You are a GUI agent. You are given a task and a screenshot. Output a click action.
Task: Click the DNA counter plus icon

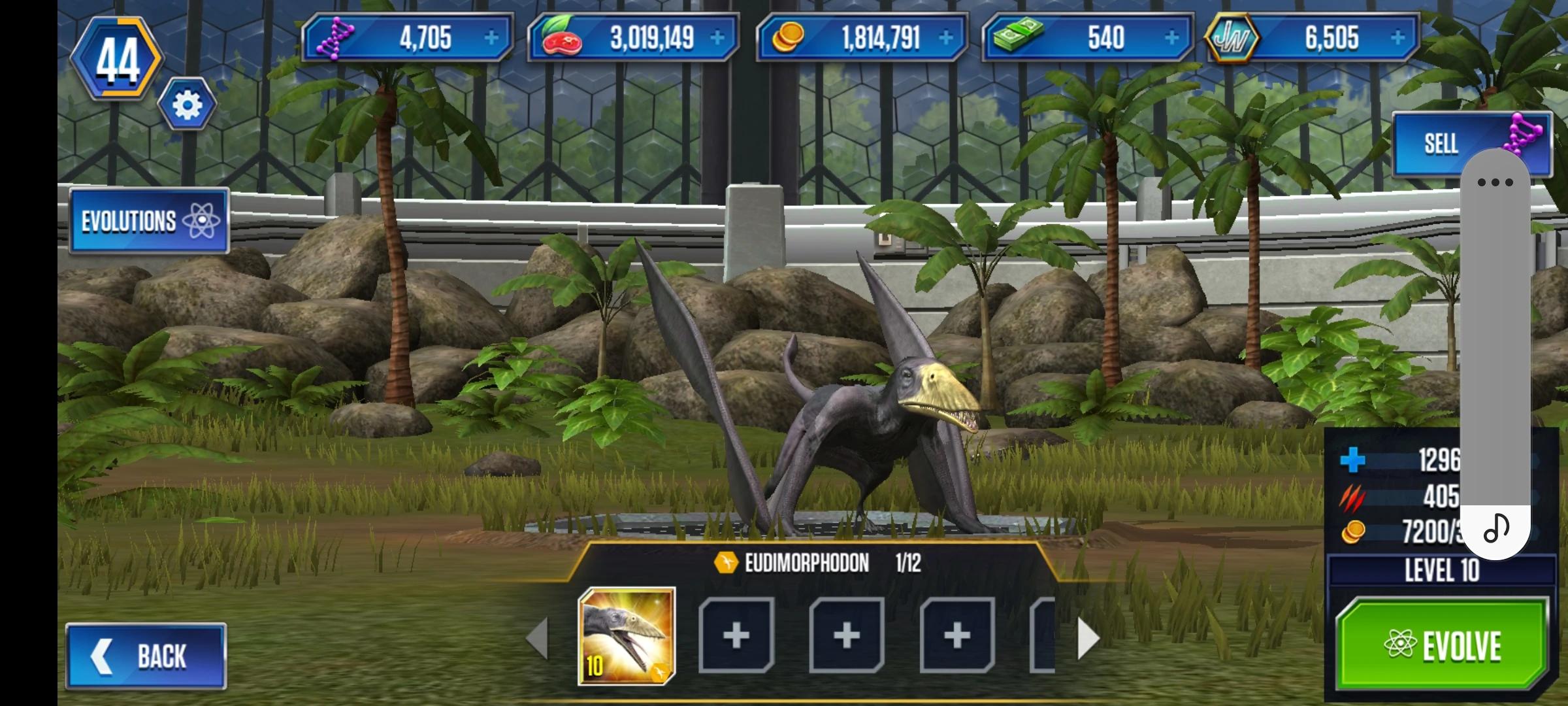[493, 39]
